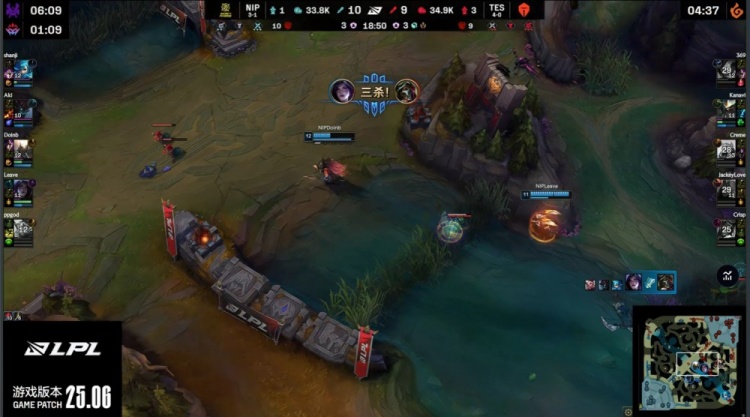
Task: Open the stats graph chart button
Action: (728, 276)
